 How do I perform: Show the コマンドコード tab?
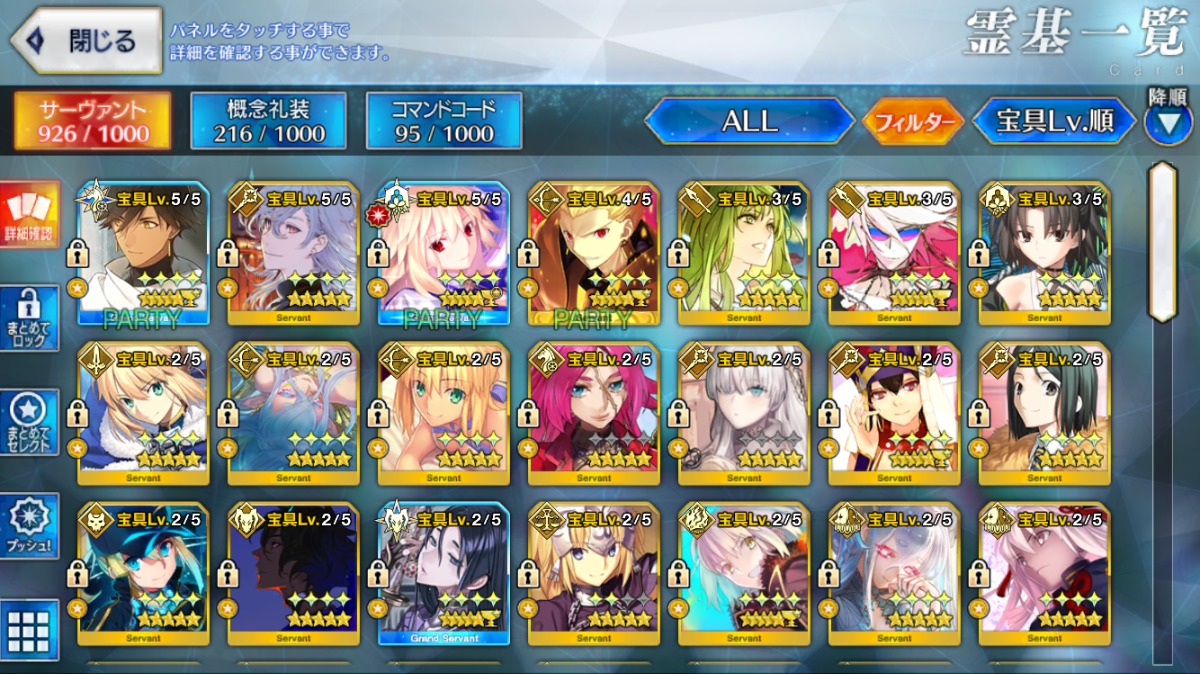(x=444, y=120)
